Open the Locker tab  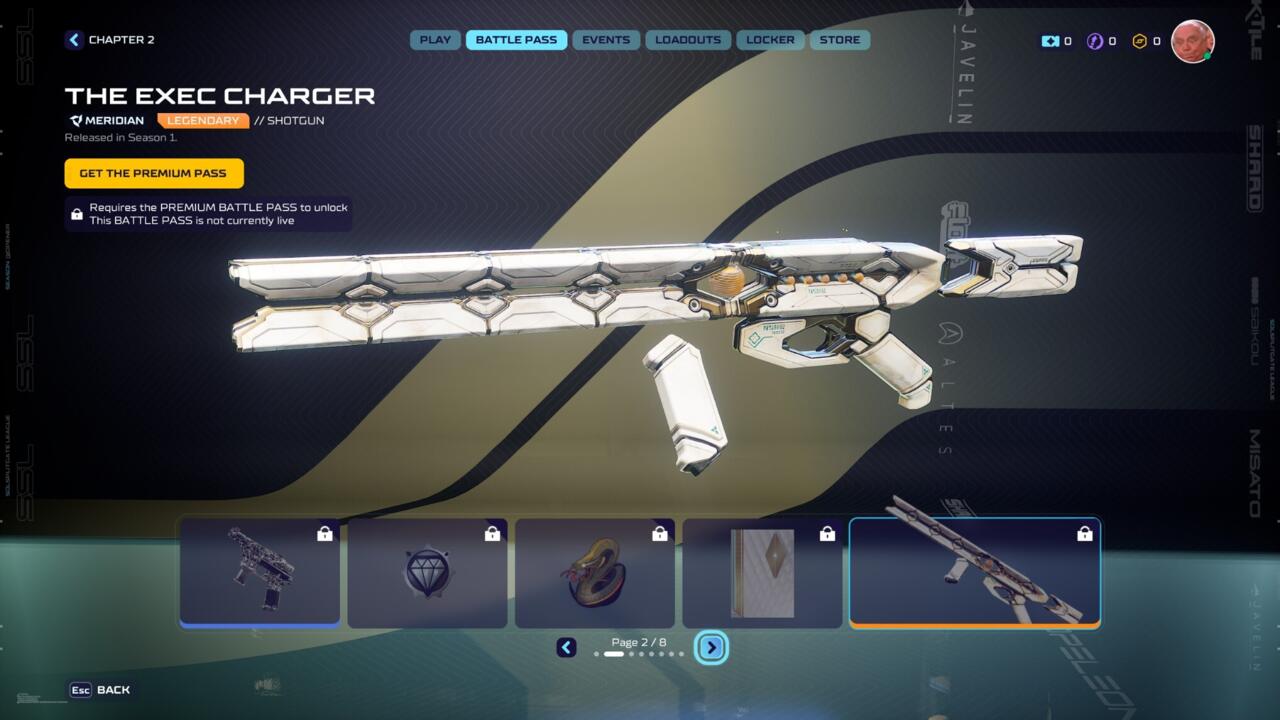[x=770, y=40]
